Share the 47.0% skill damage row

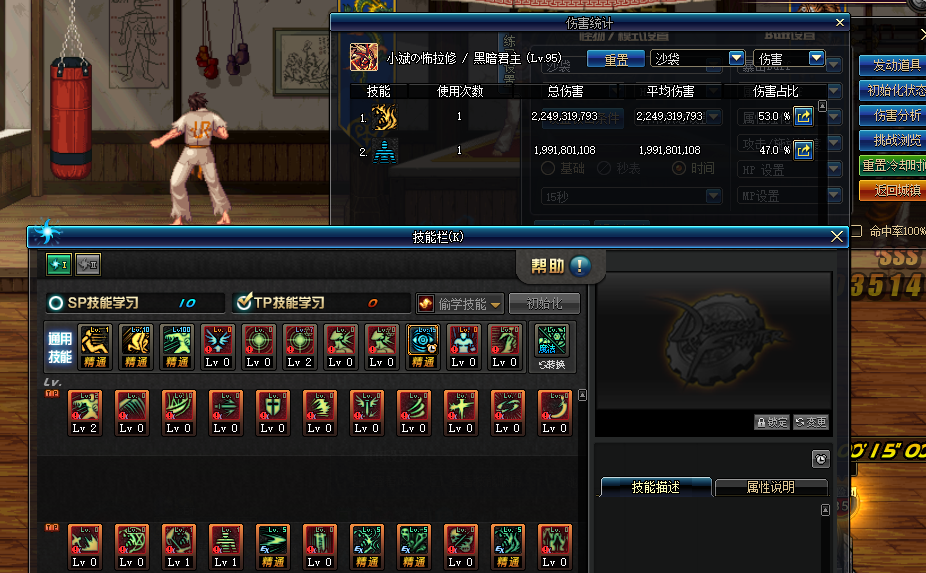(x=803, y=151)
